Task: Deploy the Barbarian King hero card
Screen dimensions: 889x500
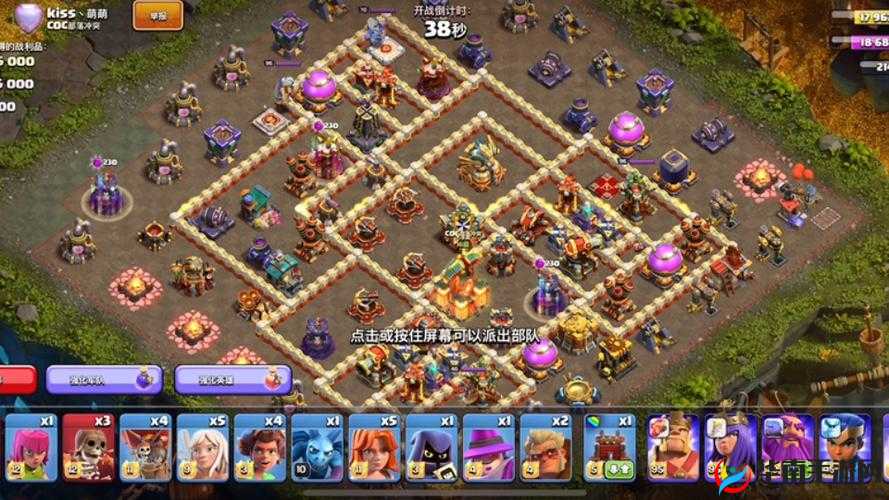Action: click(672, 447)
